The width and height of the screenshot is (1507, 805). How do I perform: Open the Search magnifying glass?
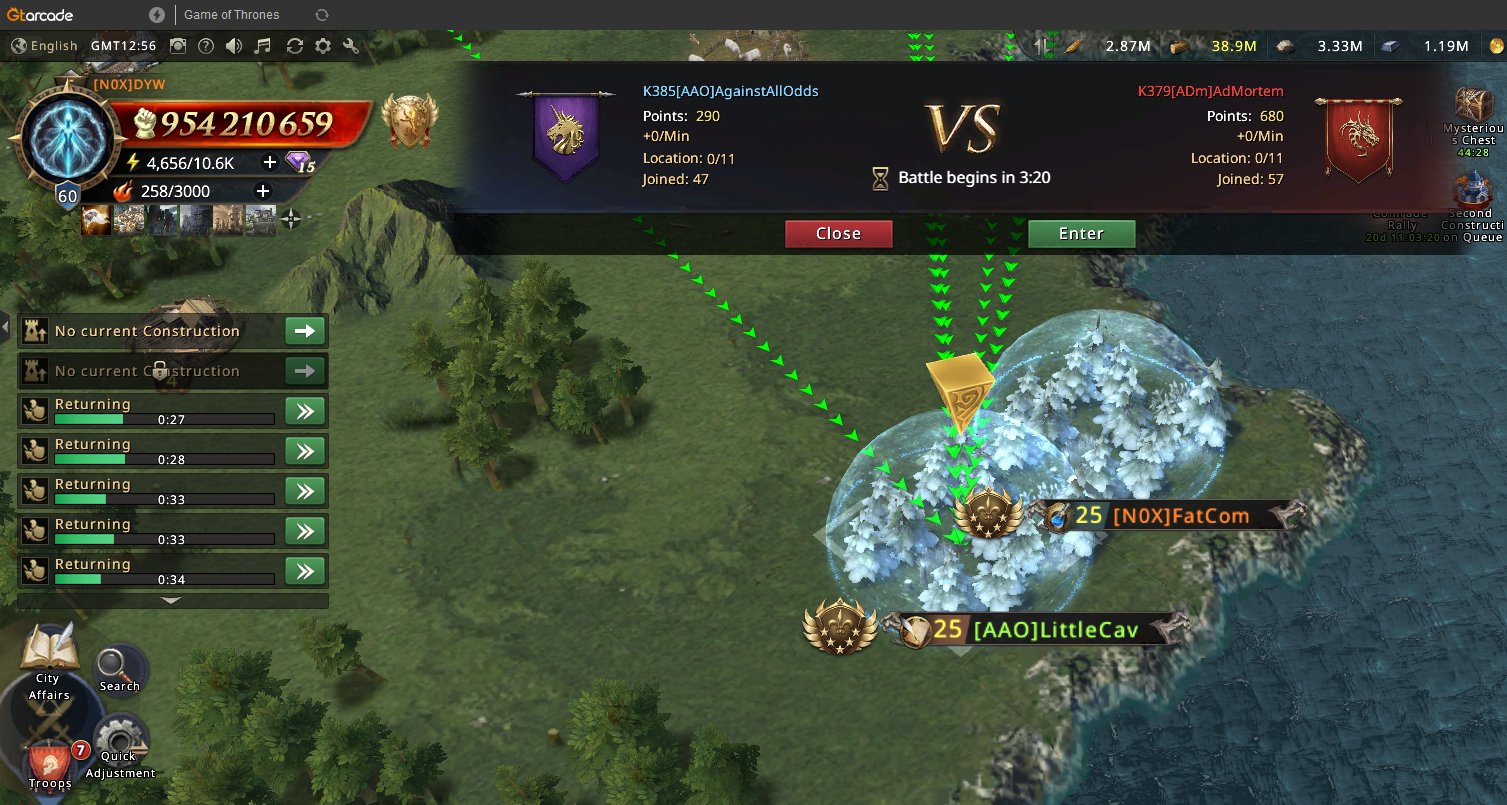(x=120, y=668)
